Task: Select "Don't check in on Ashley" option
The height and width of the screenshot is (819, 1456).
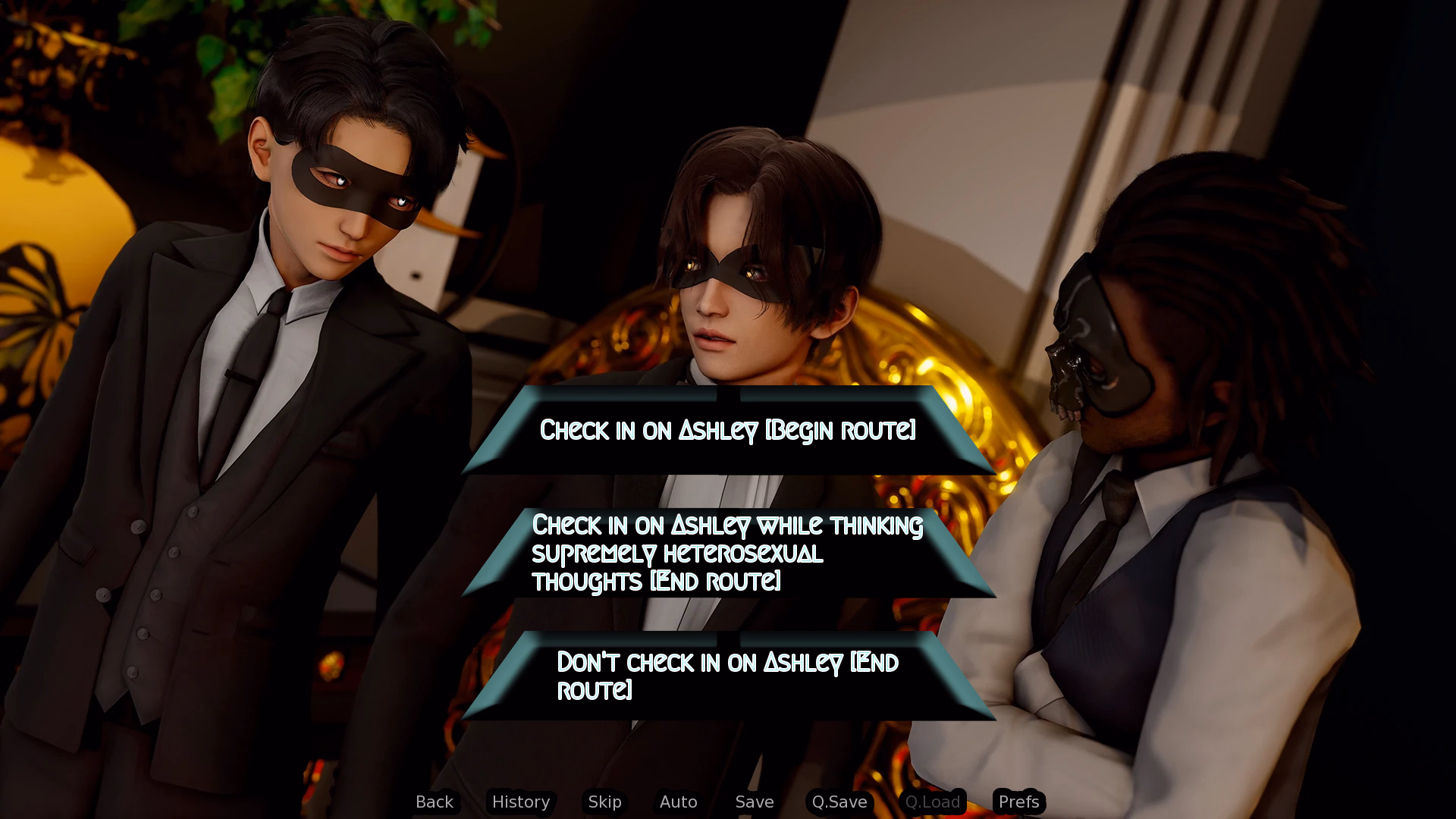Action: tap(728, 676)
